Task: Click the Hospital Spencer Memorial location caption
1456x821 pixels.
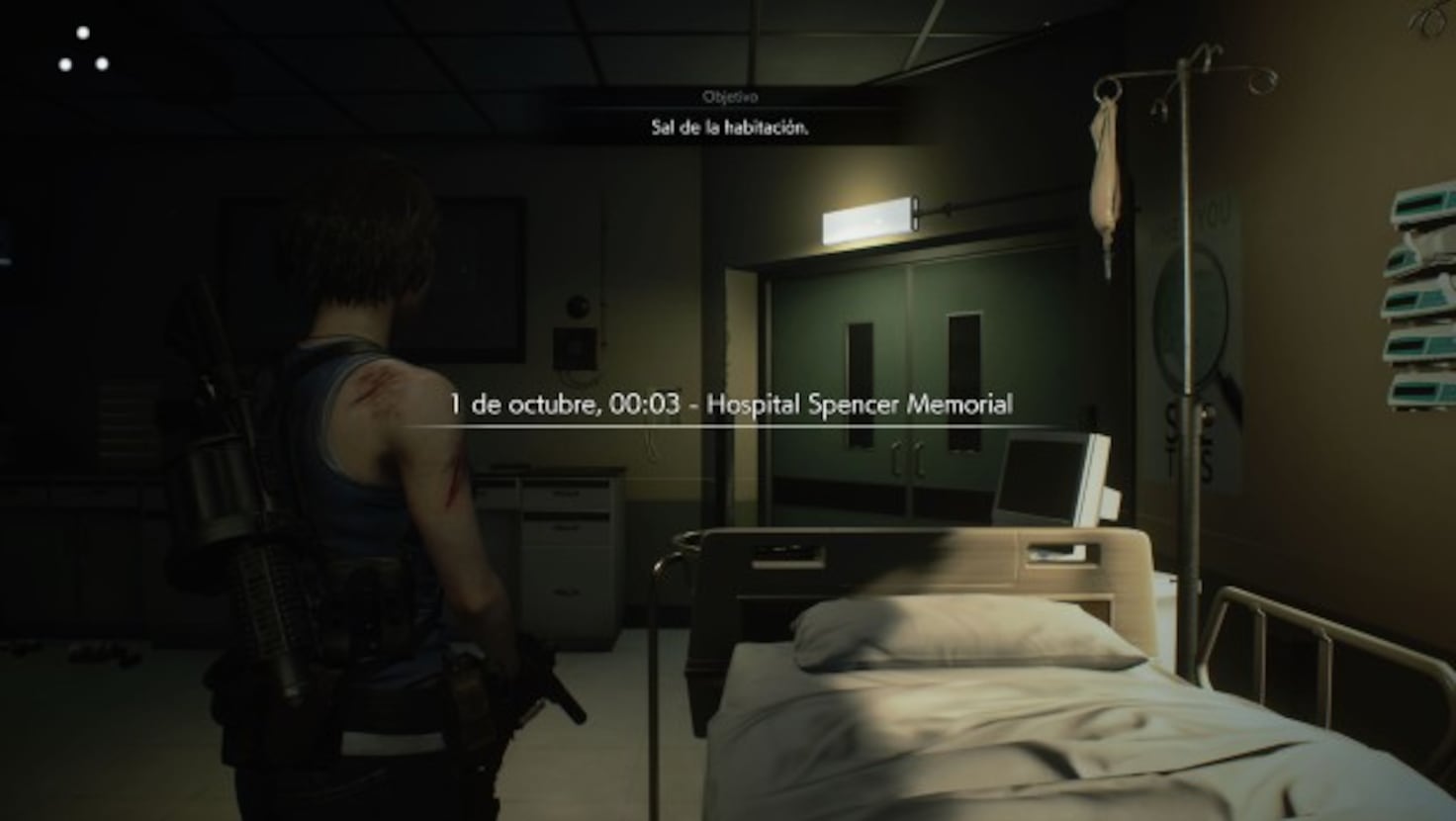Action: click(x=861, y=404)
